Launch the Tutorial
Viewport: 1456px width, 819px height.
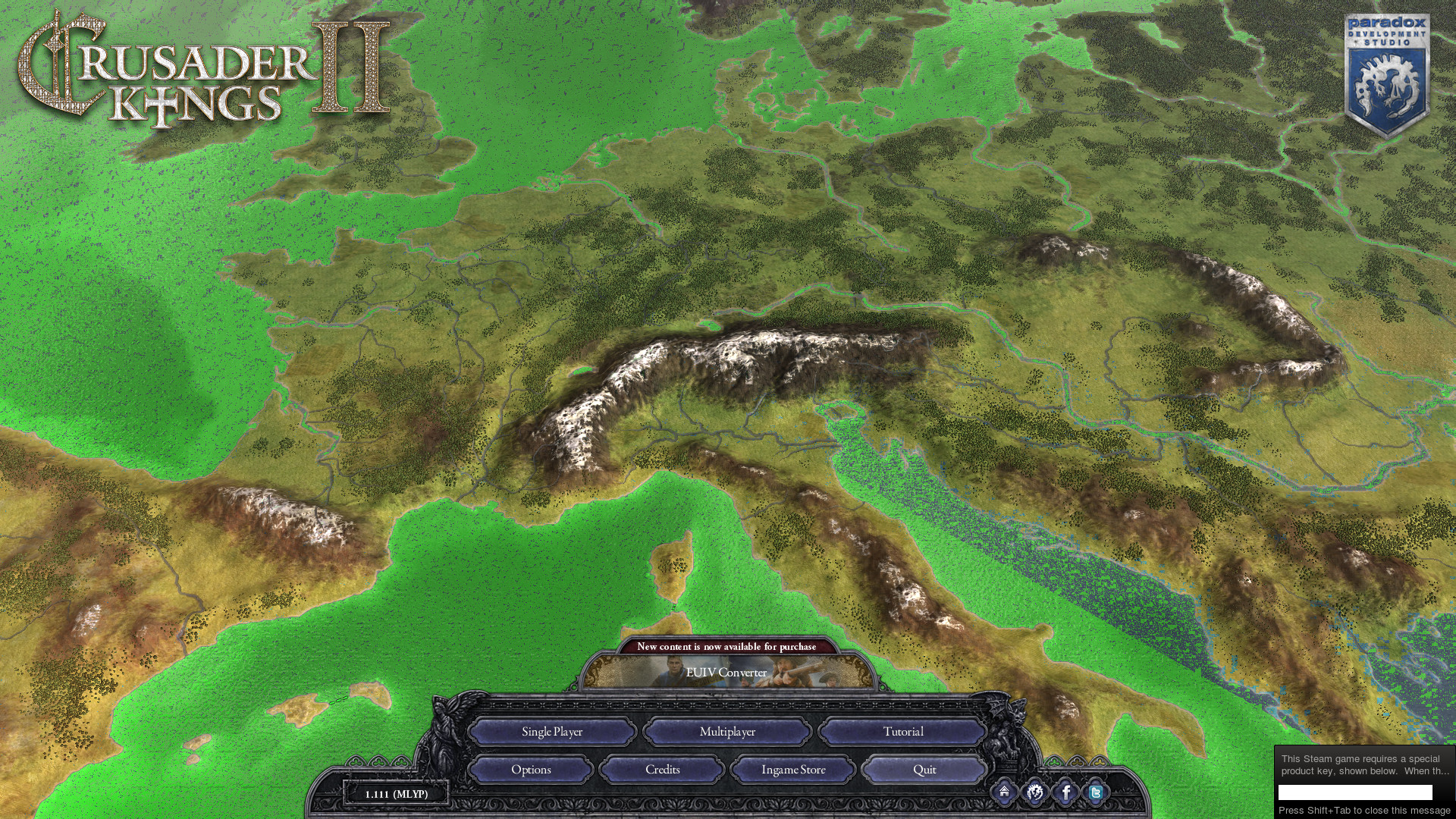click(902, 732)
